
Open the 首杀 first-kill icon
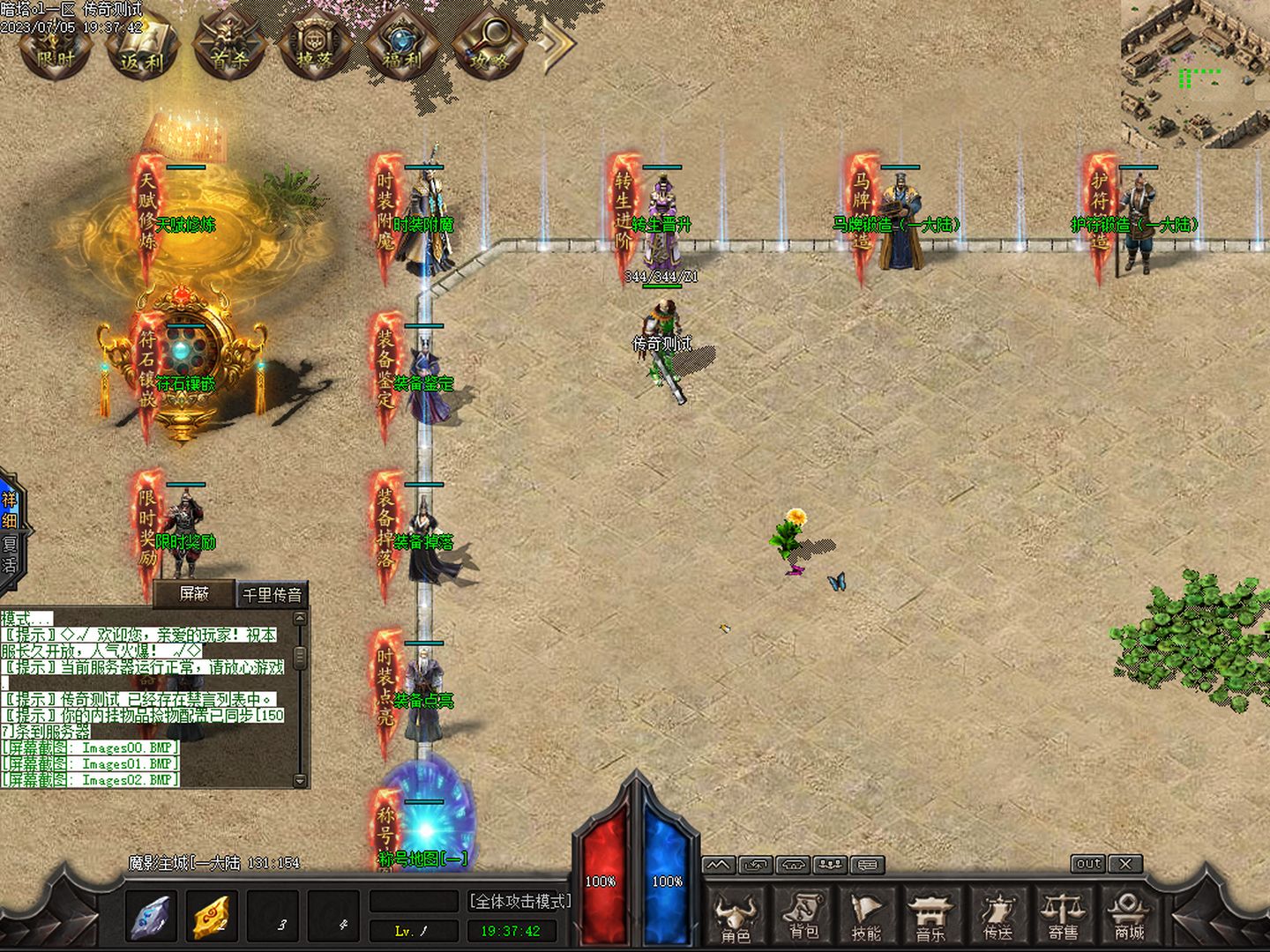(229, 47)
